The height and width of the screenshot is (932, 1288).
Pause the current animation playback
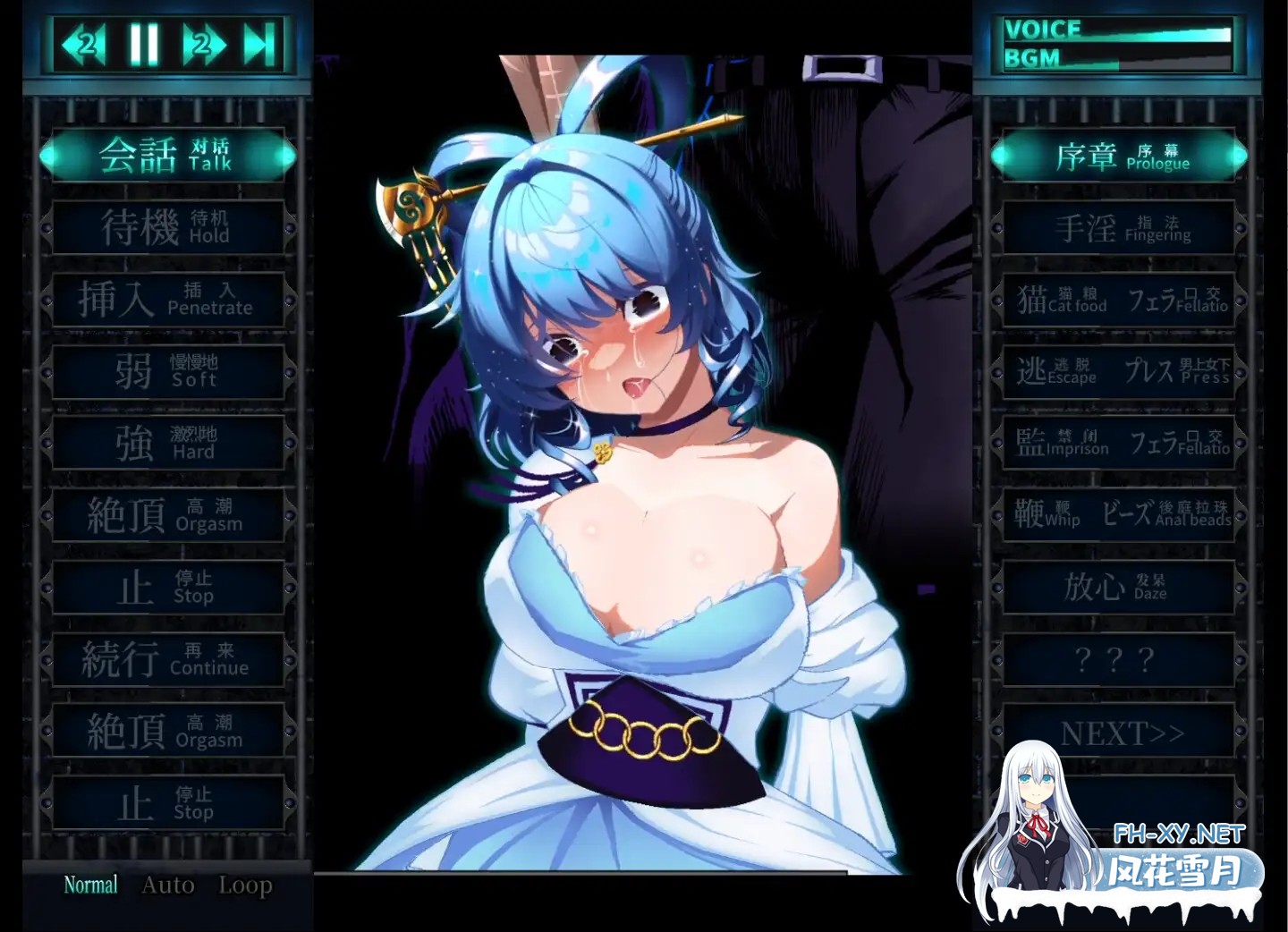[146, 40]
